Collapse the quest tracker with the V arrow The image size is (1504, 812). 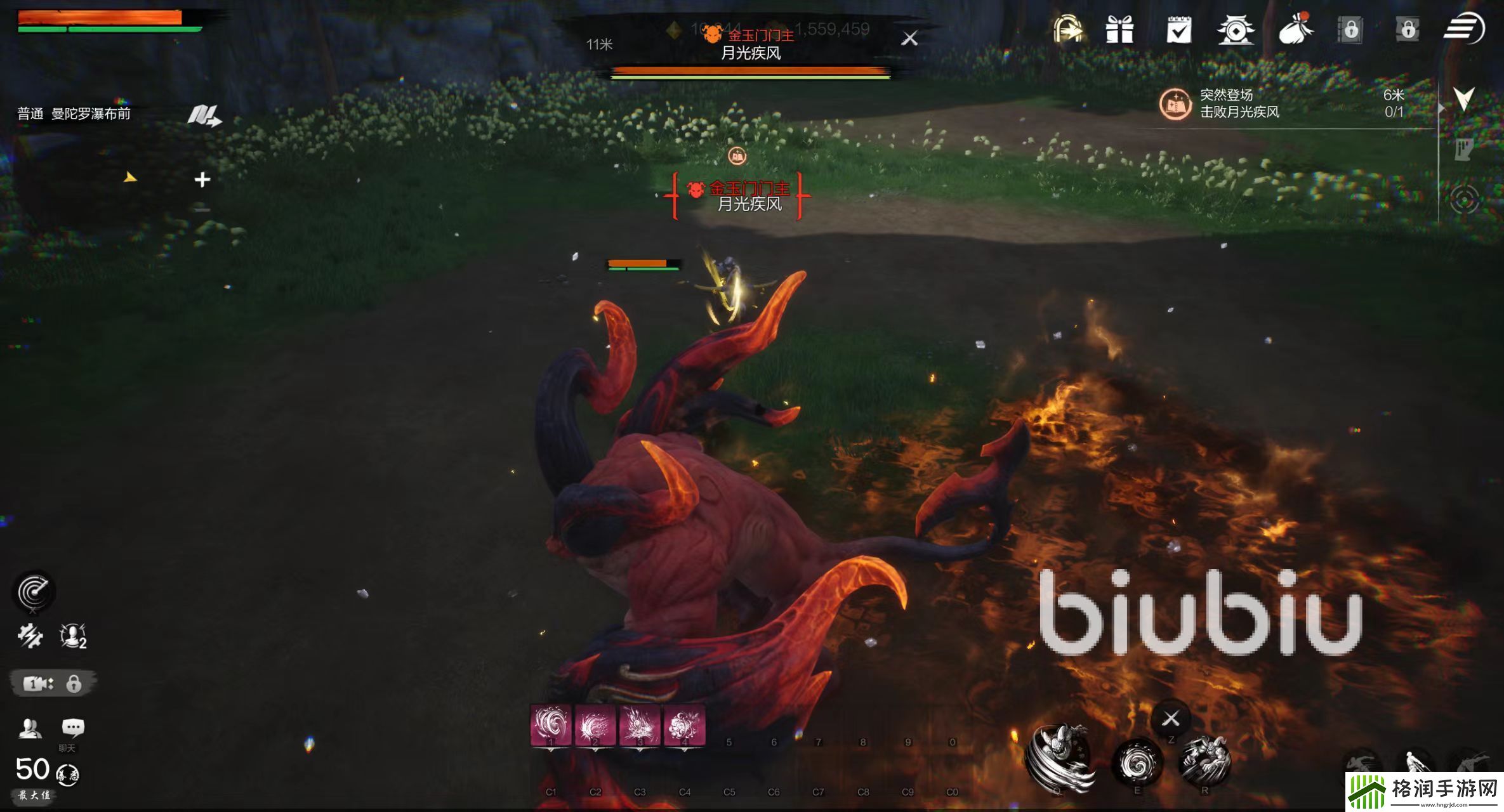(1464, 98)
